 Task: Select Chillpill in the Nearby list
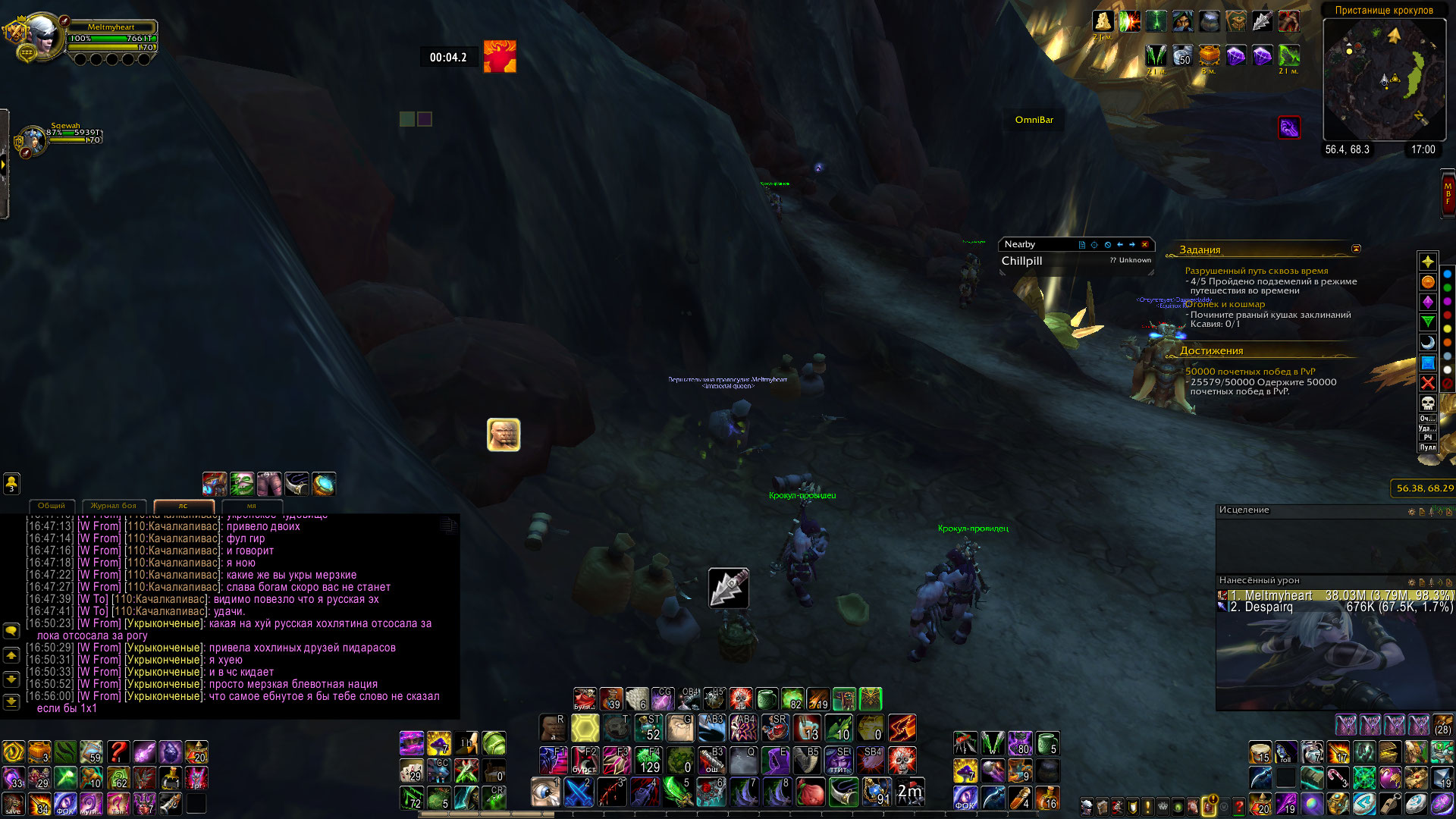(x=1022, y=261)
